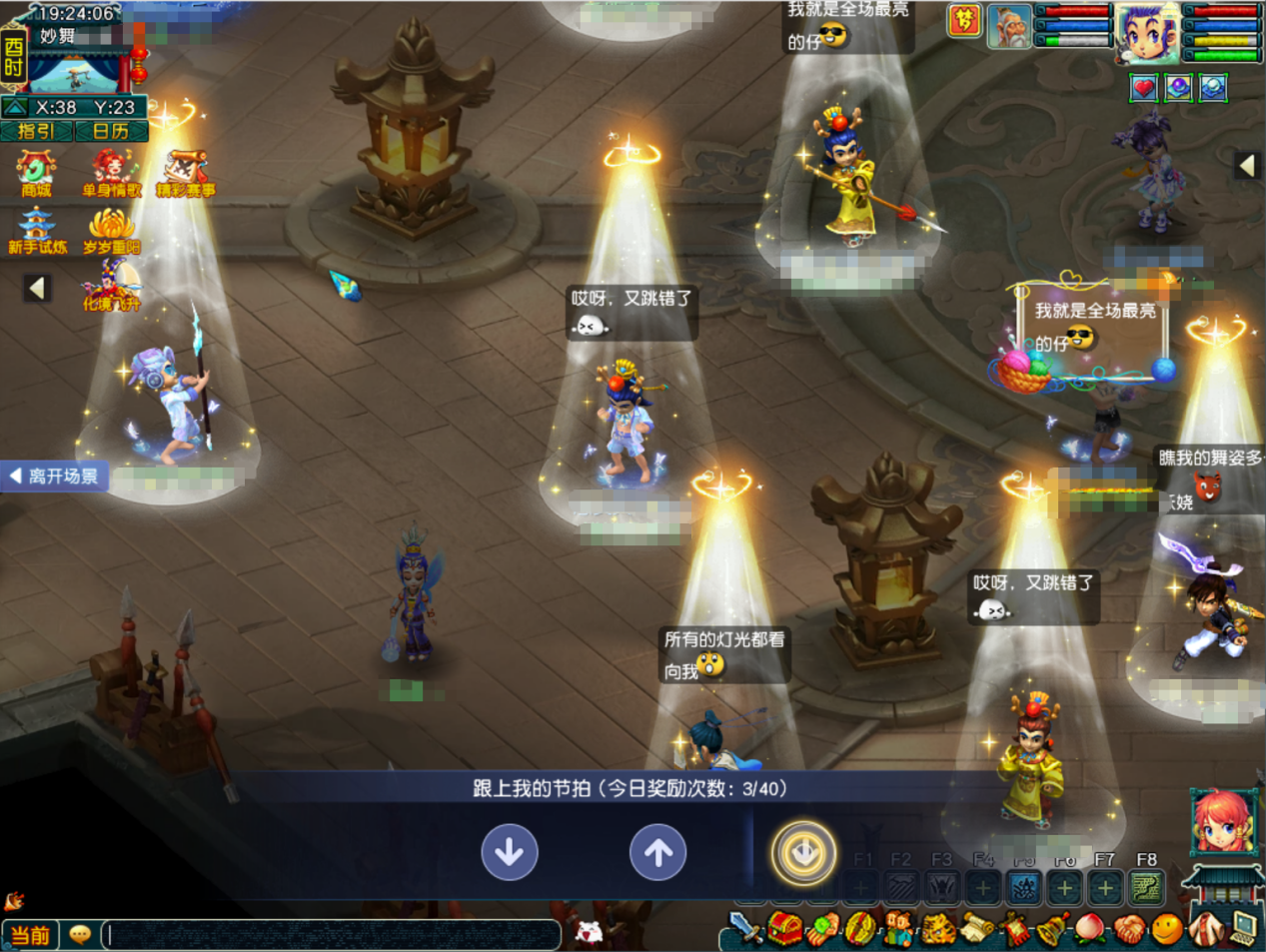Click the red heart buff icon
Image resolution: width=1266 pixels, height=952 pixels.
(1144, 89)
